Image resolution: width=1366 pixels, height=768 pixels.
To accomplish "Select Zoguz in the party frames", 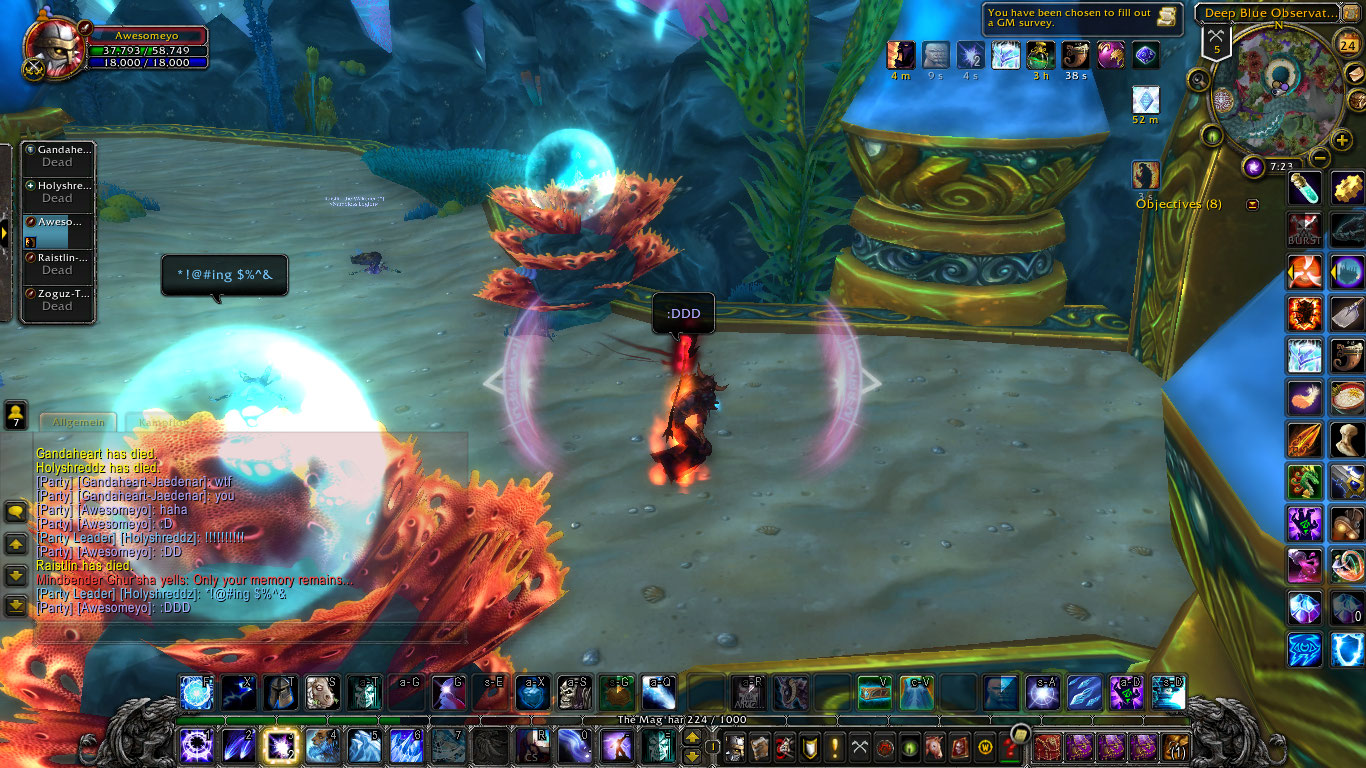I will click(x=58, y=300).
